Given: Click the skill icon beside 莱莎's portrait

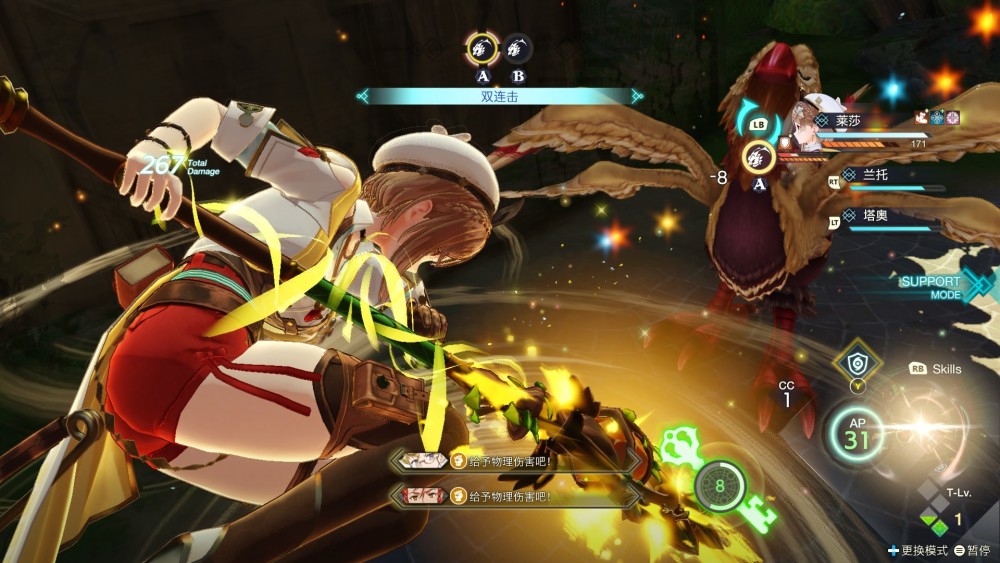Looking at the screenshot, I should pos(759,155).
